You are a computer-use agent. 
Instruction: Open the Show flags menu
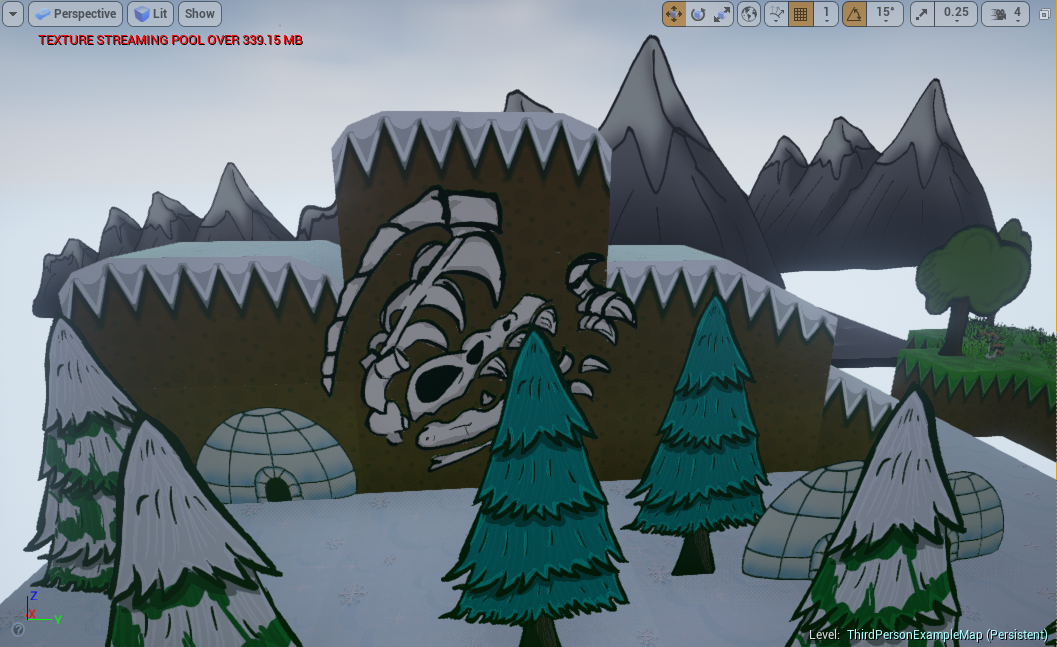pyautogui.click(x=200, y=14)
